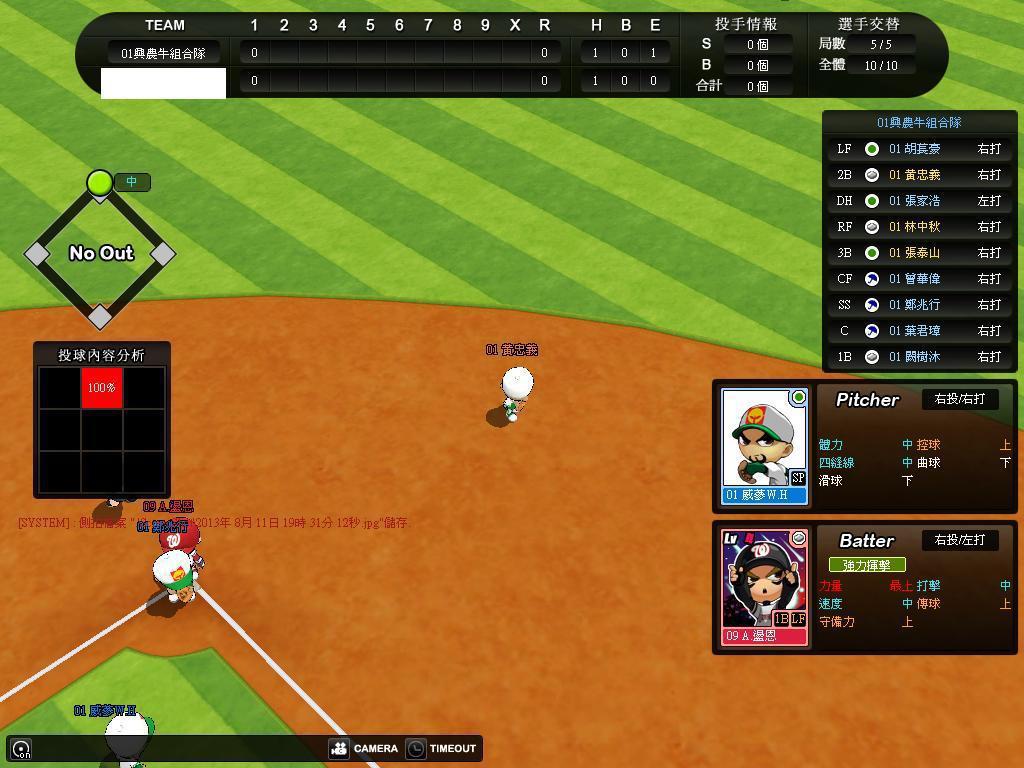Viewport: 1024px width, 768px height.
Task: Click the green runner marker on the diamond
Action: click(x=99, y=182)
